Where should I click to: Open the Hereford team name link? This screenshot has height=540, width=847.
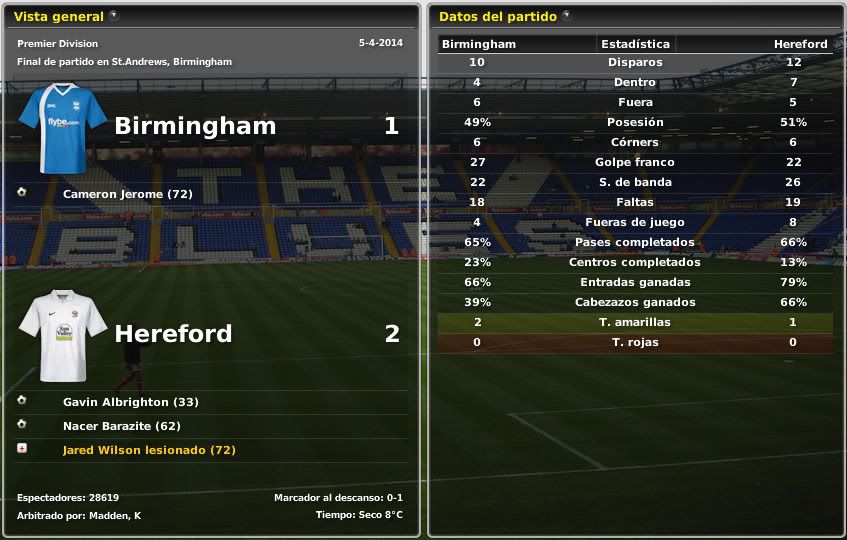[x=173, y=333]
